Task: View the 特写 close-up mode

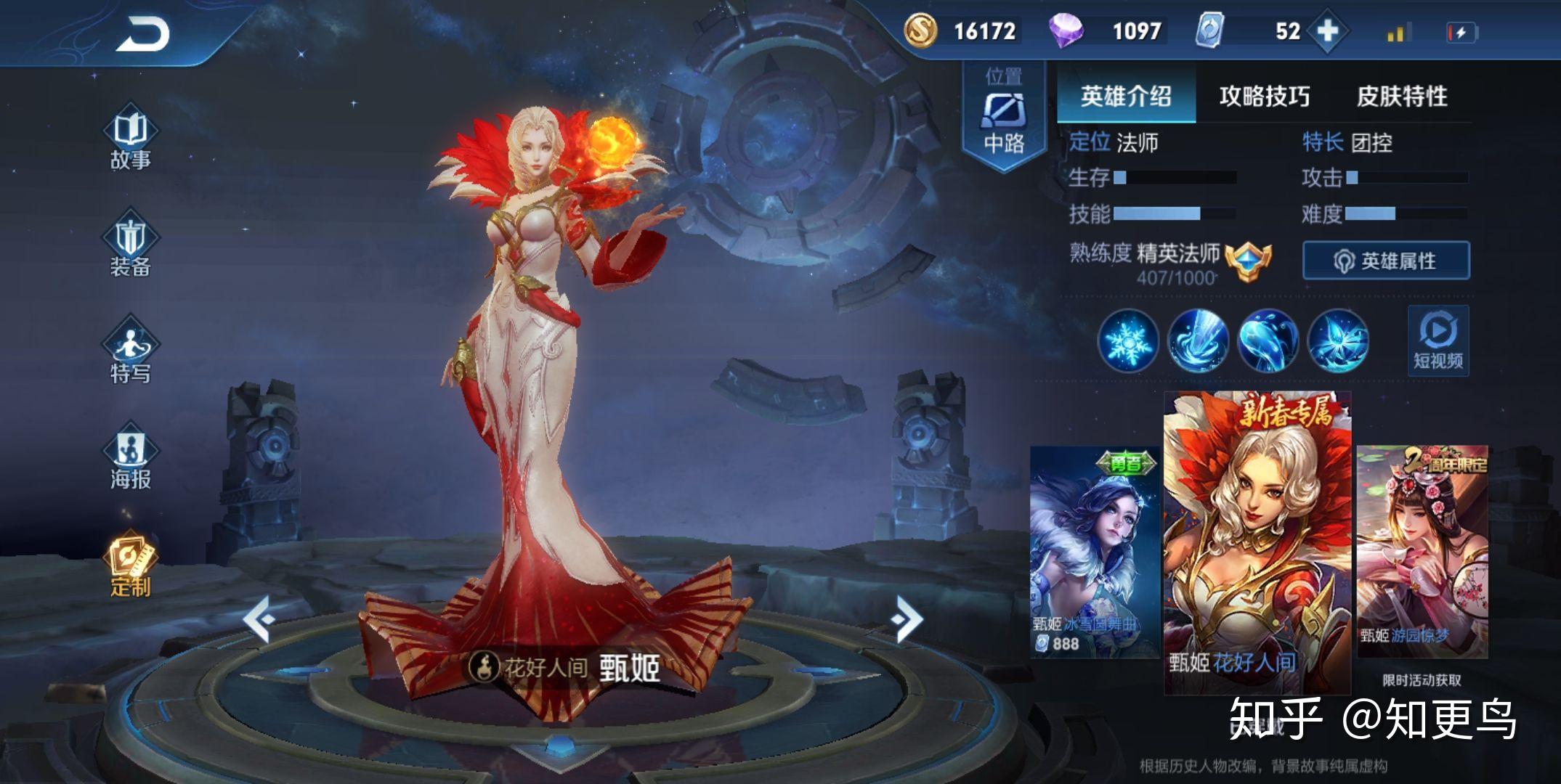Action: coord(131,354)
